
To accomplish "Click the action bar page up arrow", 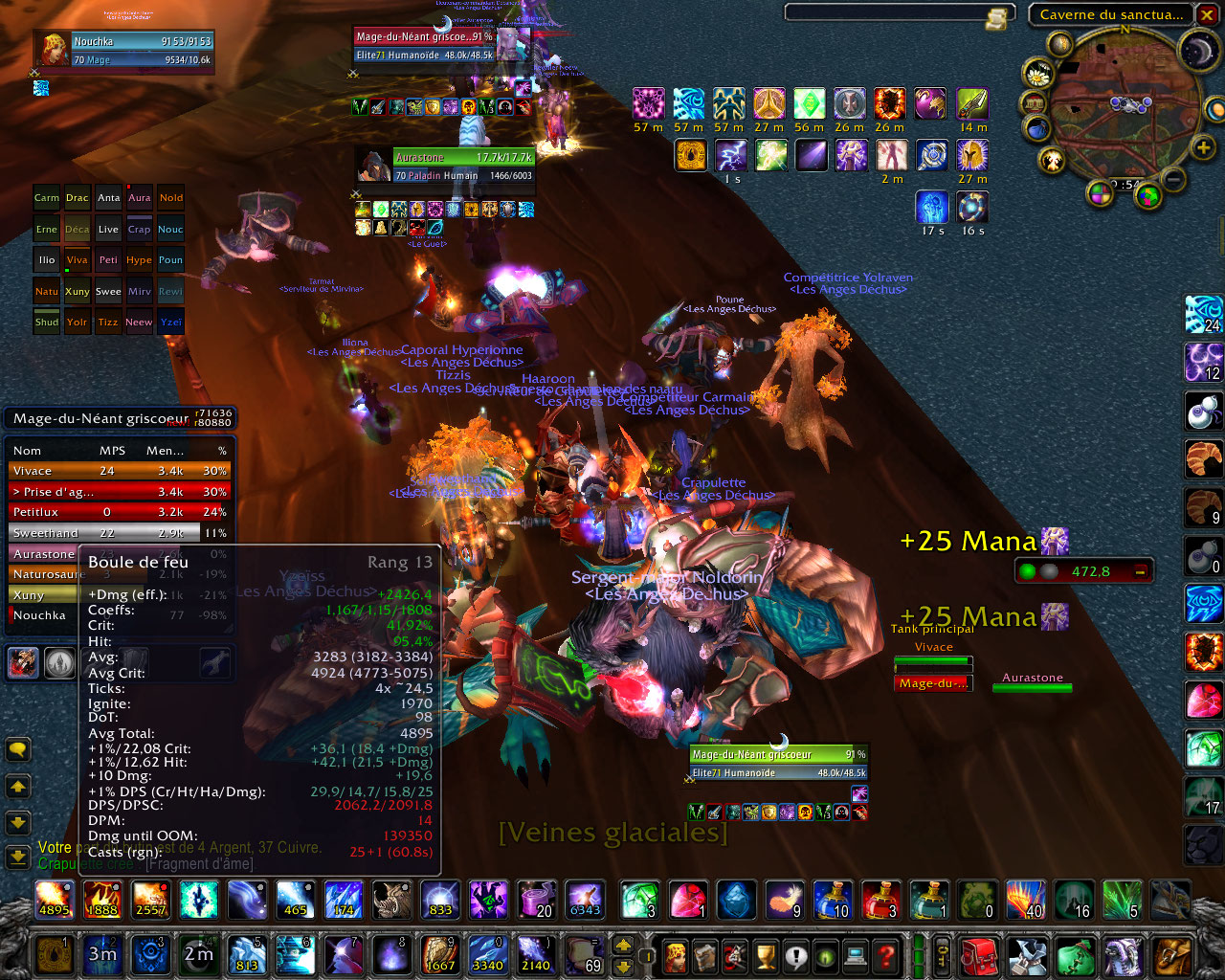I will click(x=623, y=945).
